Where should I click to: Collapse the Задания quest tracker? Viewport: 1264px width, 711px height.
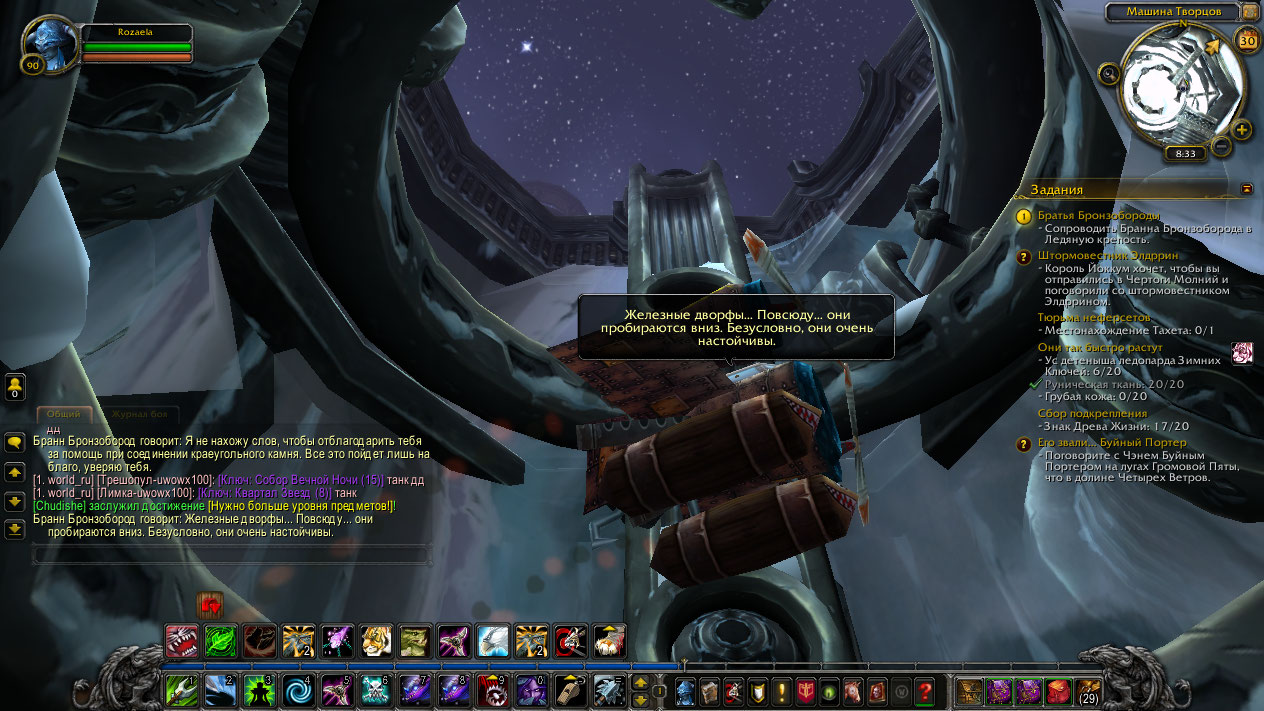[1246, 188]
